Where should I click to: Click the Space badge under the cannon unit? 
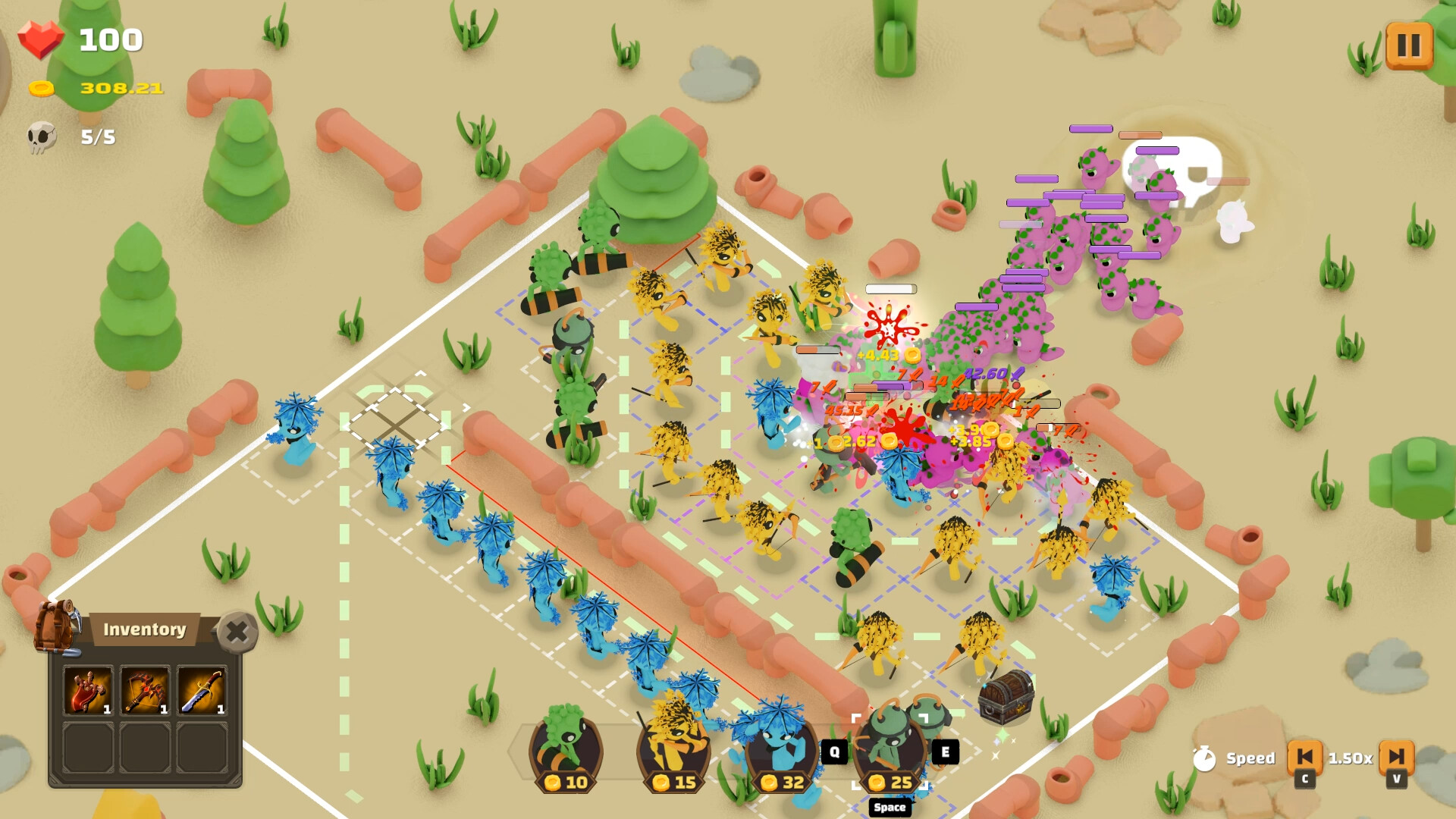point(889,808)
